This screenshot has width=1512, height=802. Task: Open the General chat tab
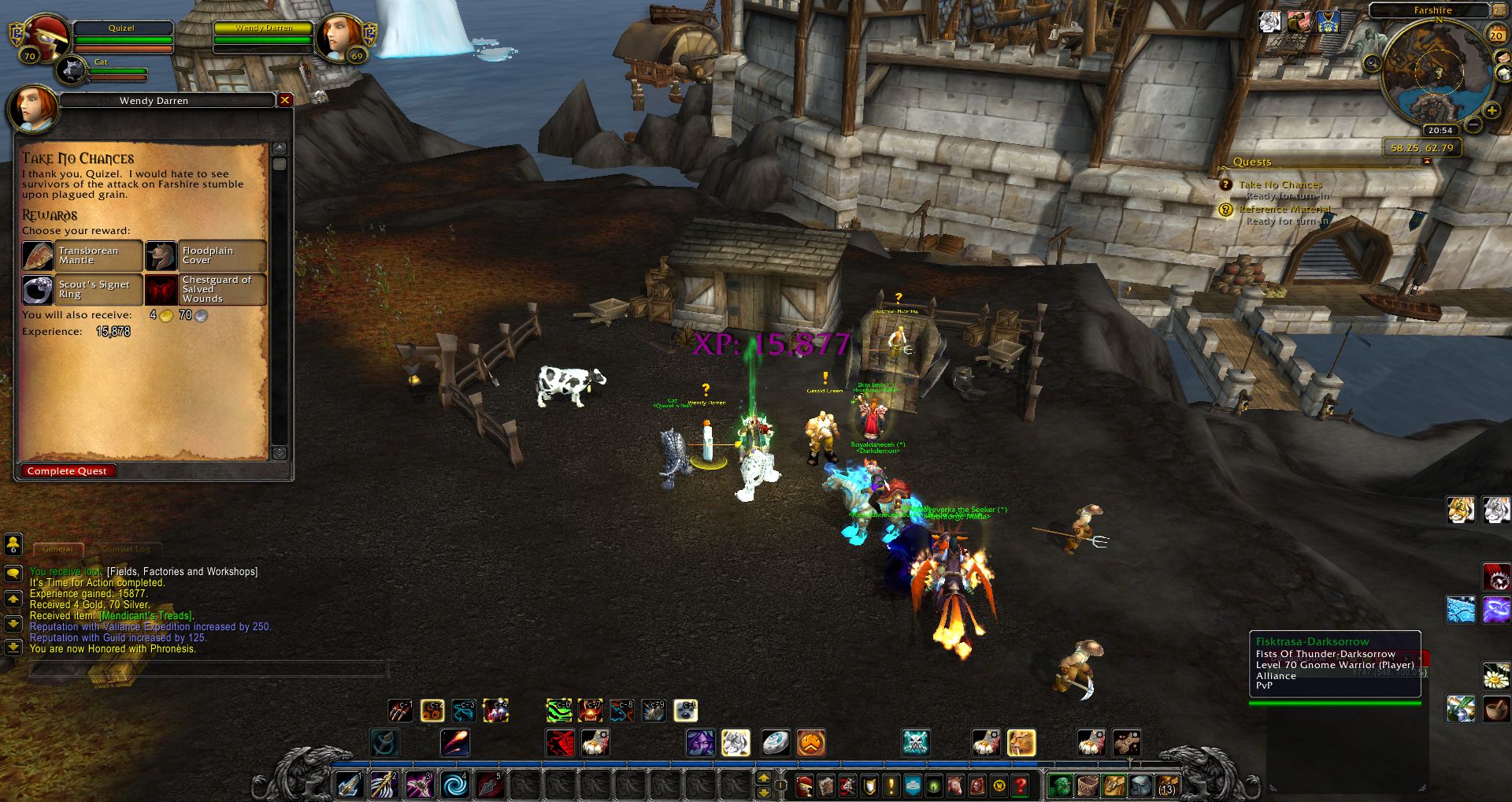point(57,549)
